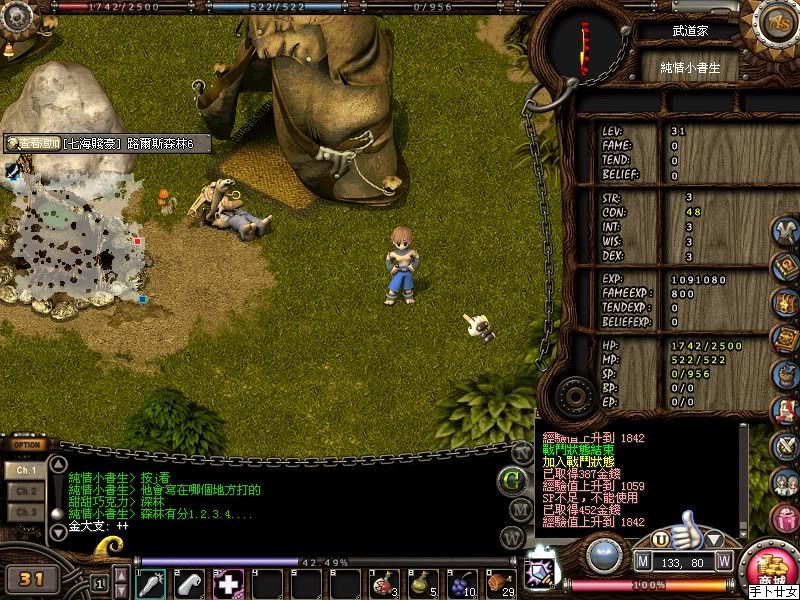Select the green G chat mode button

click(513, 479)
